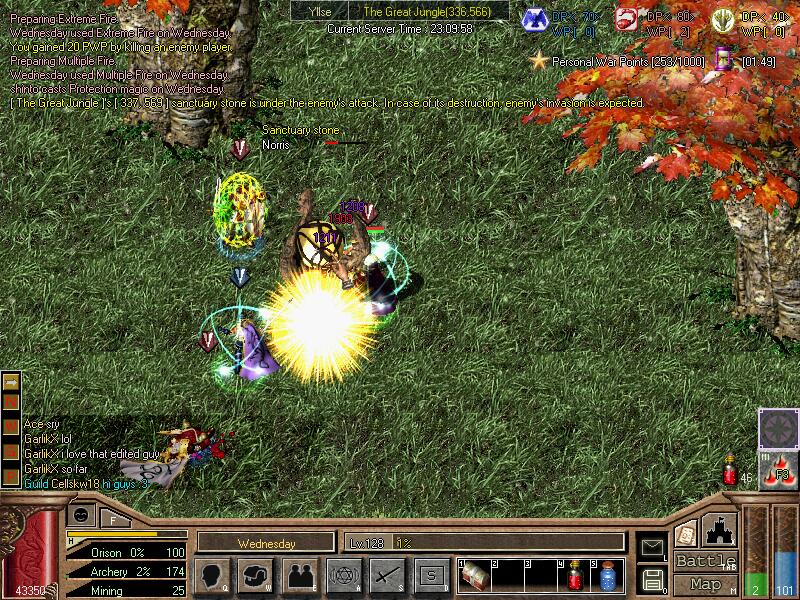Open the Map button
This screenshot has height=600, width=800.
[705, 584]
